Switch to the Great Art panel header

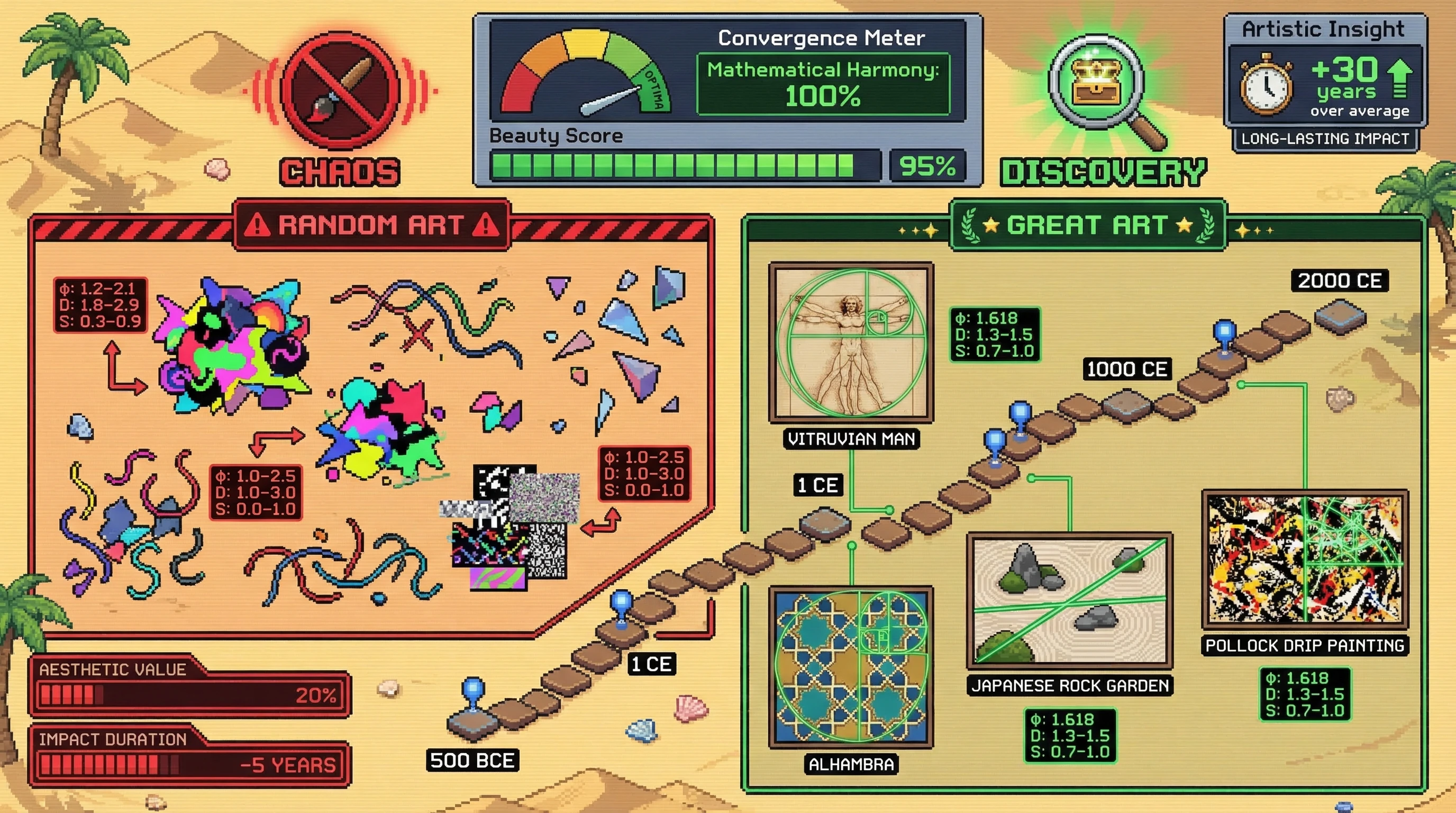[1087, 225]
